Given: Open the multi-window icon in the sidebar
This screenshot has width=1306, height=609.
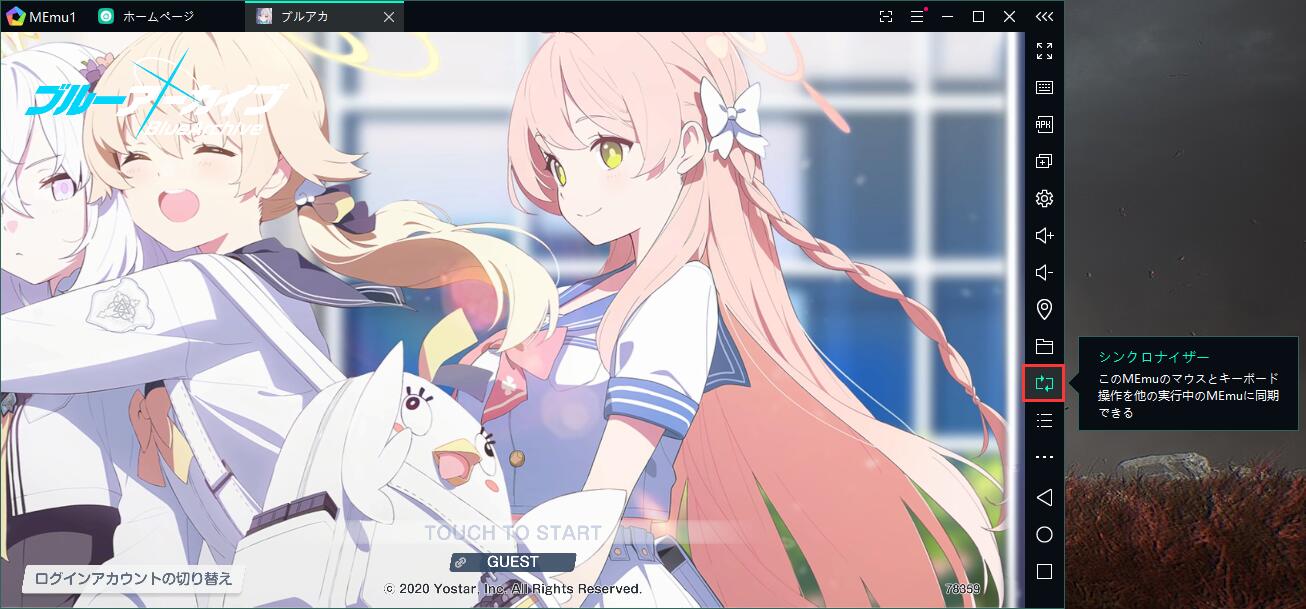Looking at the screenshot, I should click(1044, 161).
